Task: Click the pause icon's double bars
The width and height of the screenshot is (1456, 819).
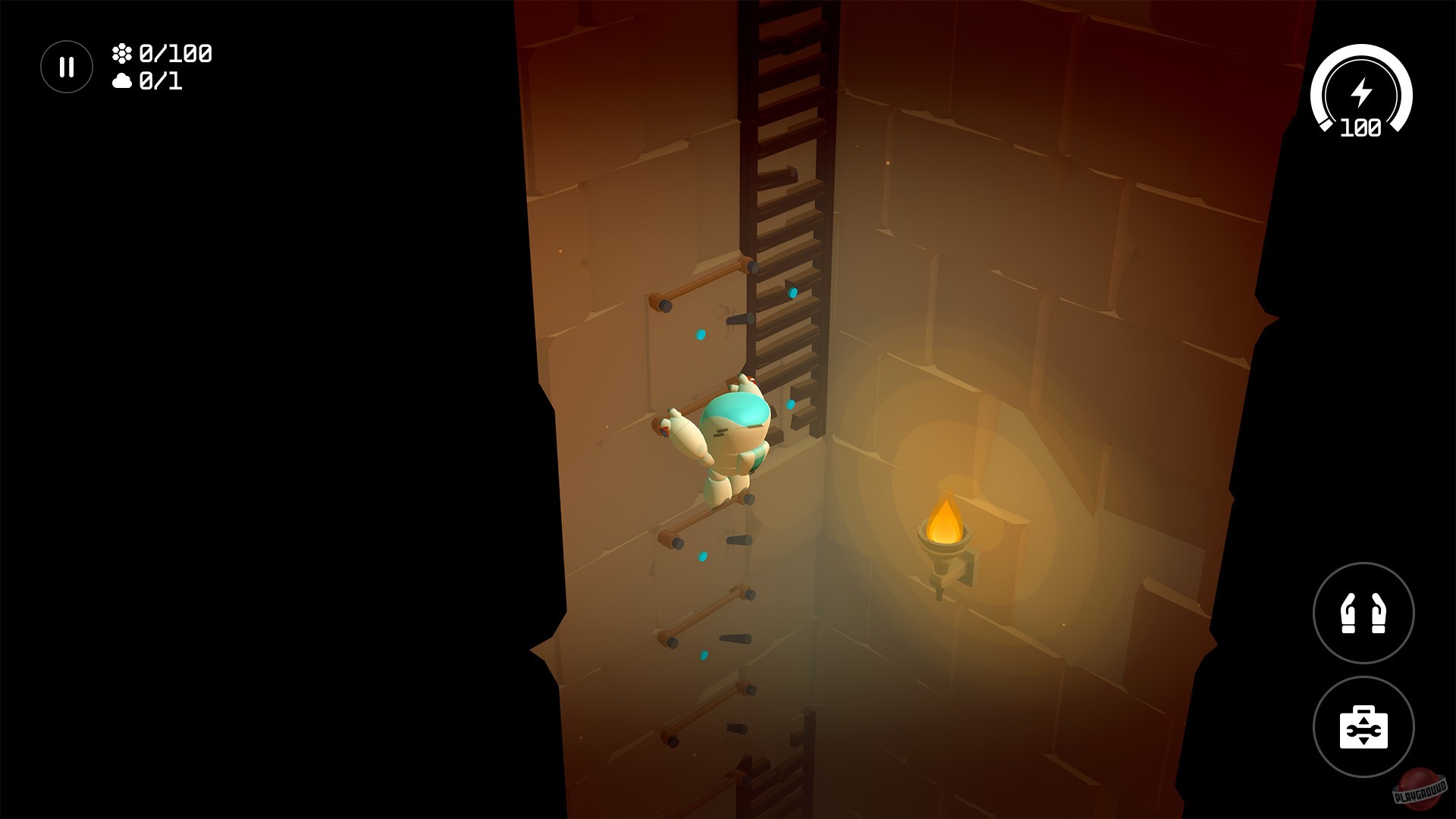Action: (x=65, y=67)
